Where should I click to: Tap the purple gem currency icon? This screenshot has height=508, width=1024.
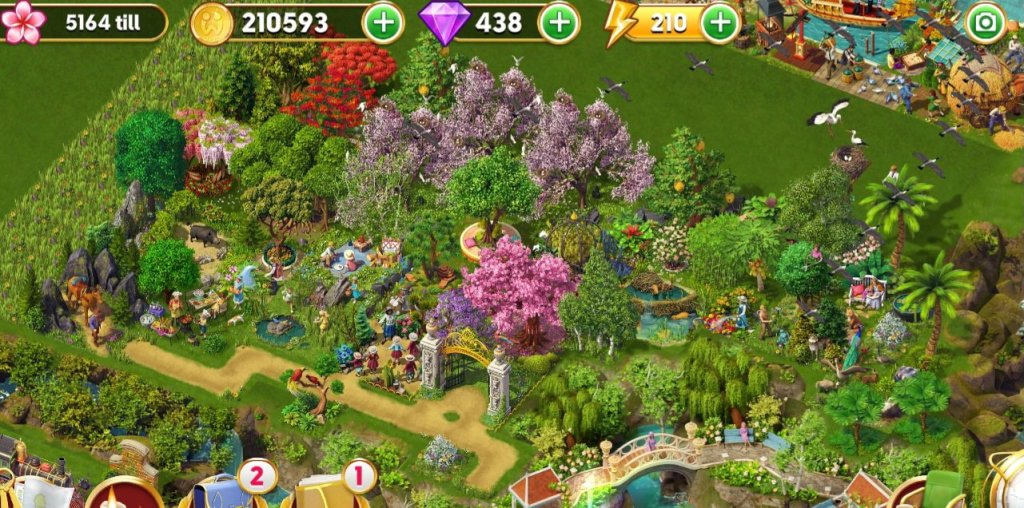(445, 22)
